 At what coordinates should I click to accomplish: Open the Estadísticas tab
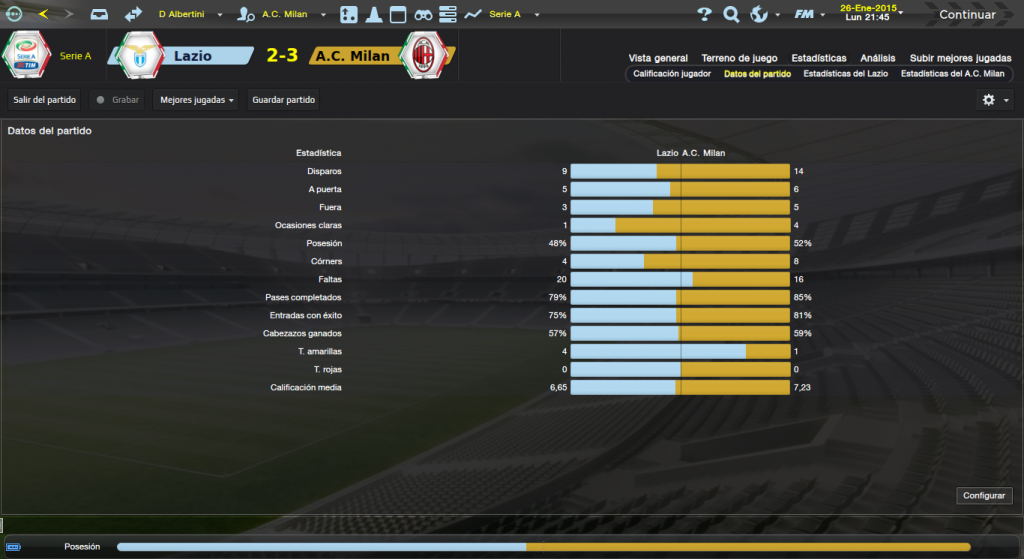click(x=818, y=58)
